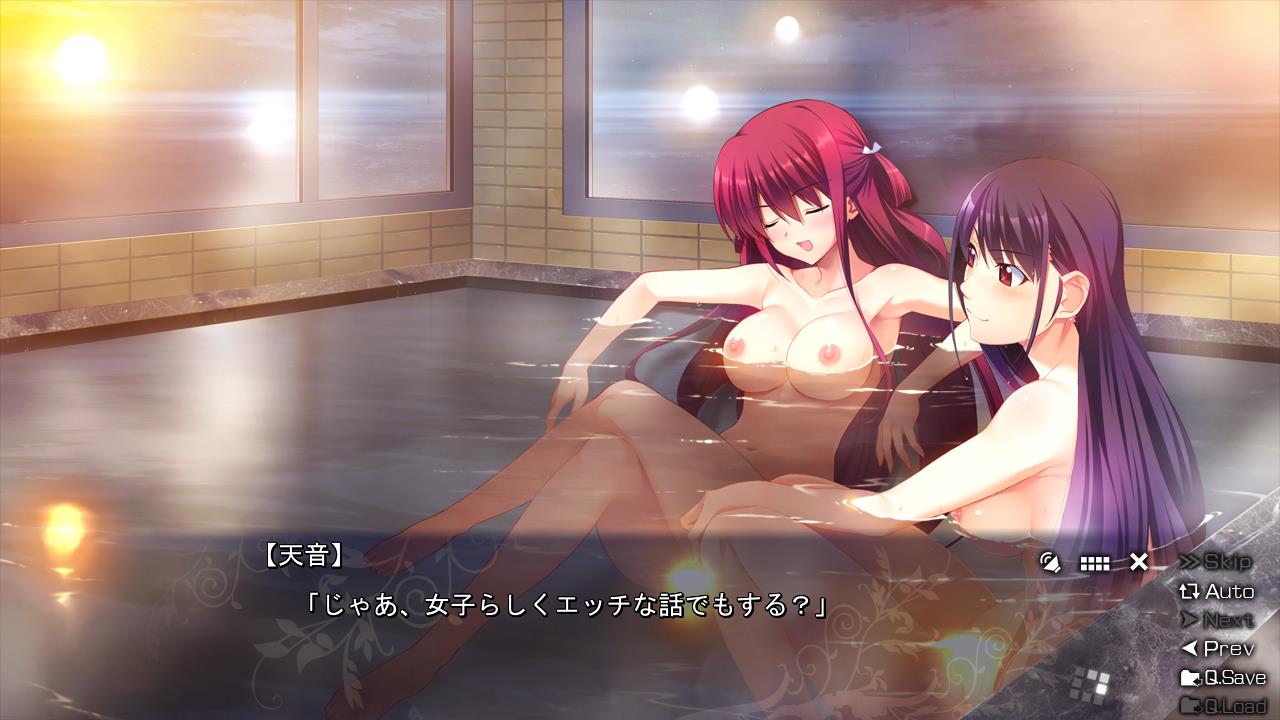Screen dimensions: 1280x720
Task: Open the menu via the grid icon
Action: point(1095,563)
